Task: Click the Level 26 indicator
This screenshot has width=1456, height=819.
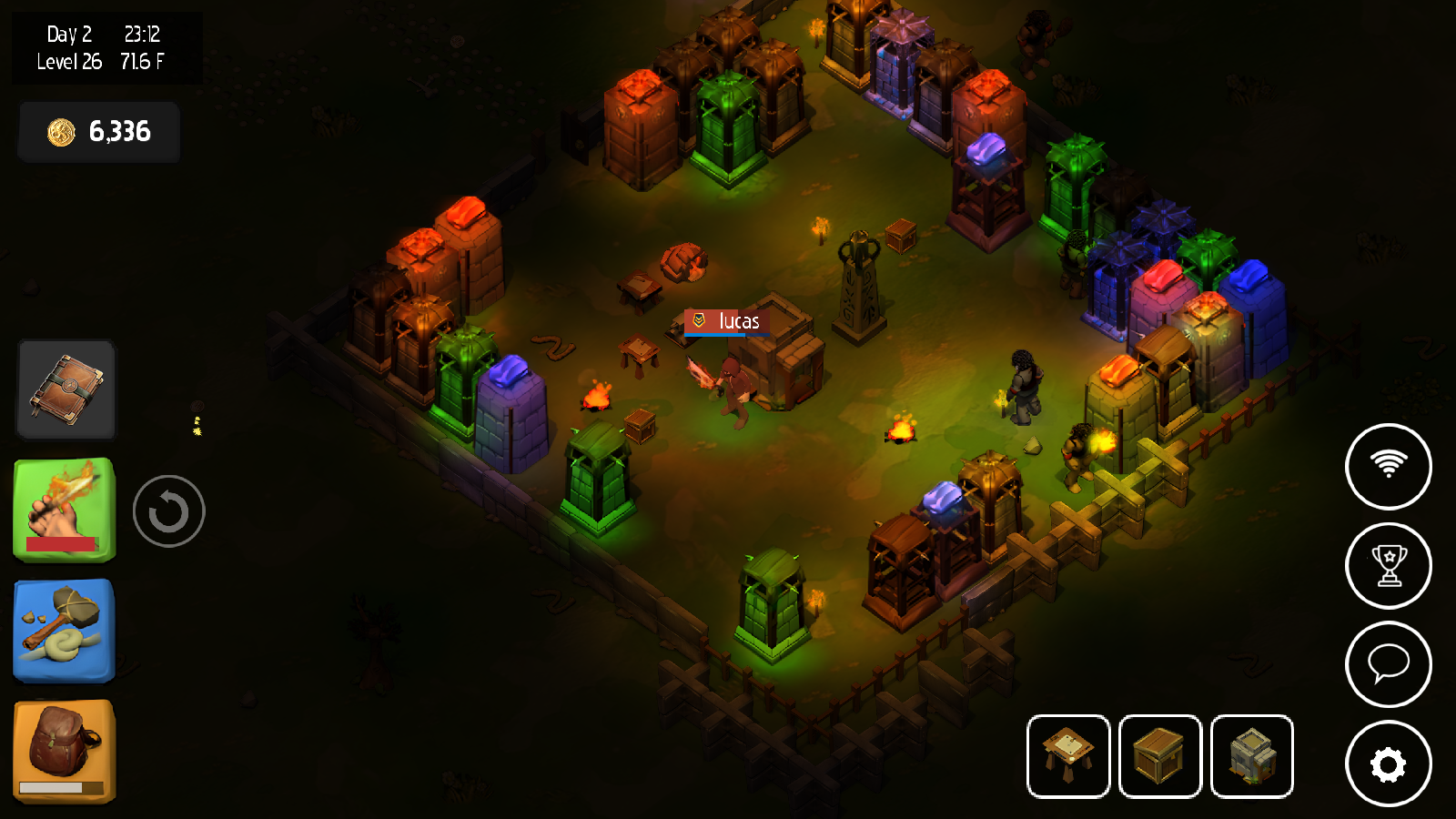Action: (68, 63)
